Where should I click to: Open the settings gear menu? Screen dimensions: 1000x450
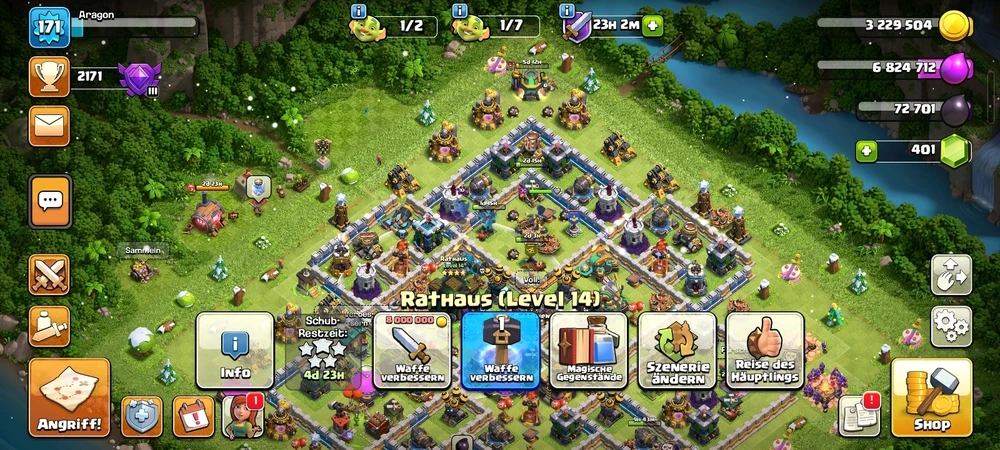pyautogui.click(x=951, y=326)
